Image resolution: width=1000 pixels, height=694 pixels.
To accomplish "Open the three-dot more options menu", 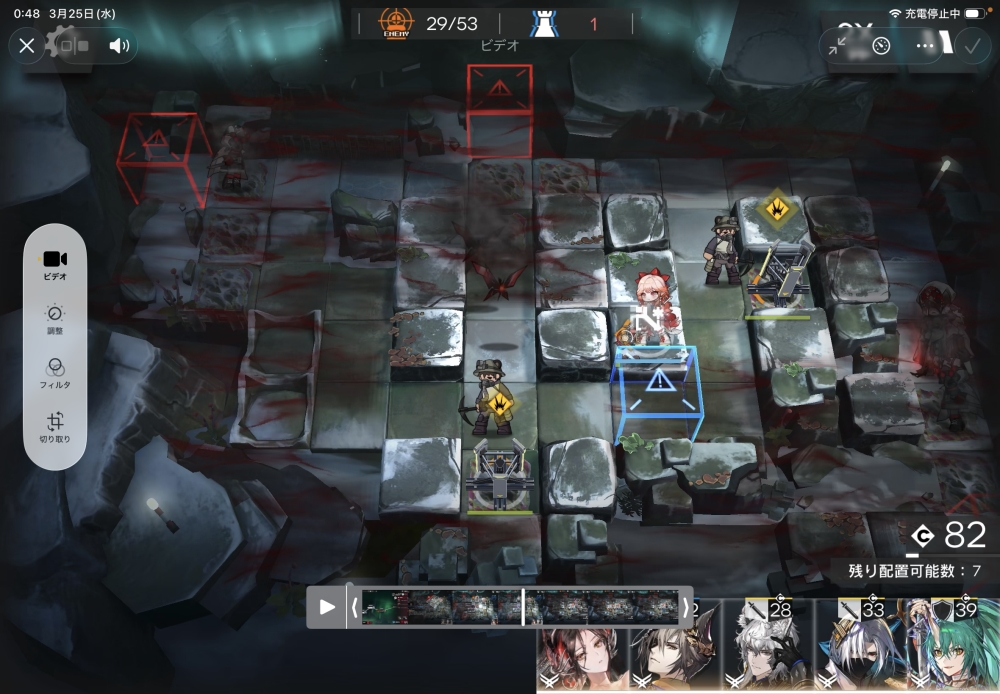I will click(x=925, y=46).
